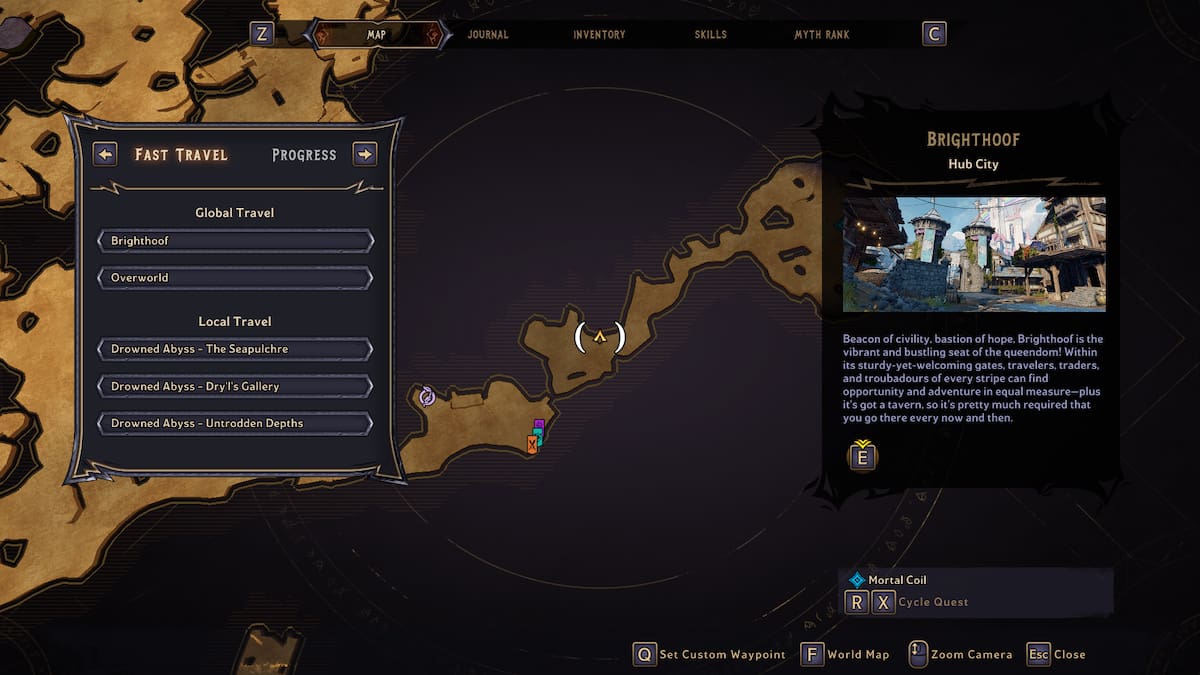Fast travel to Brighthoof
This screenshot has width=1200, height=675.
coord(235,241)
